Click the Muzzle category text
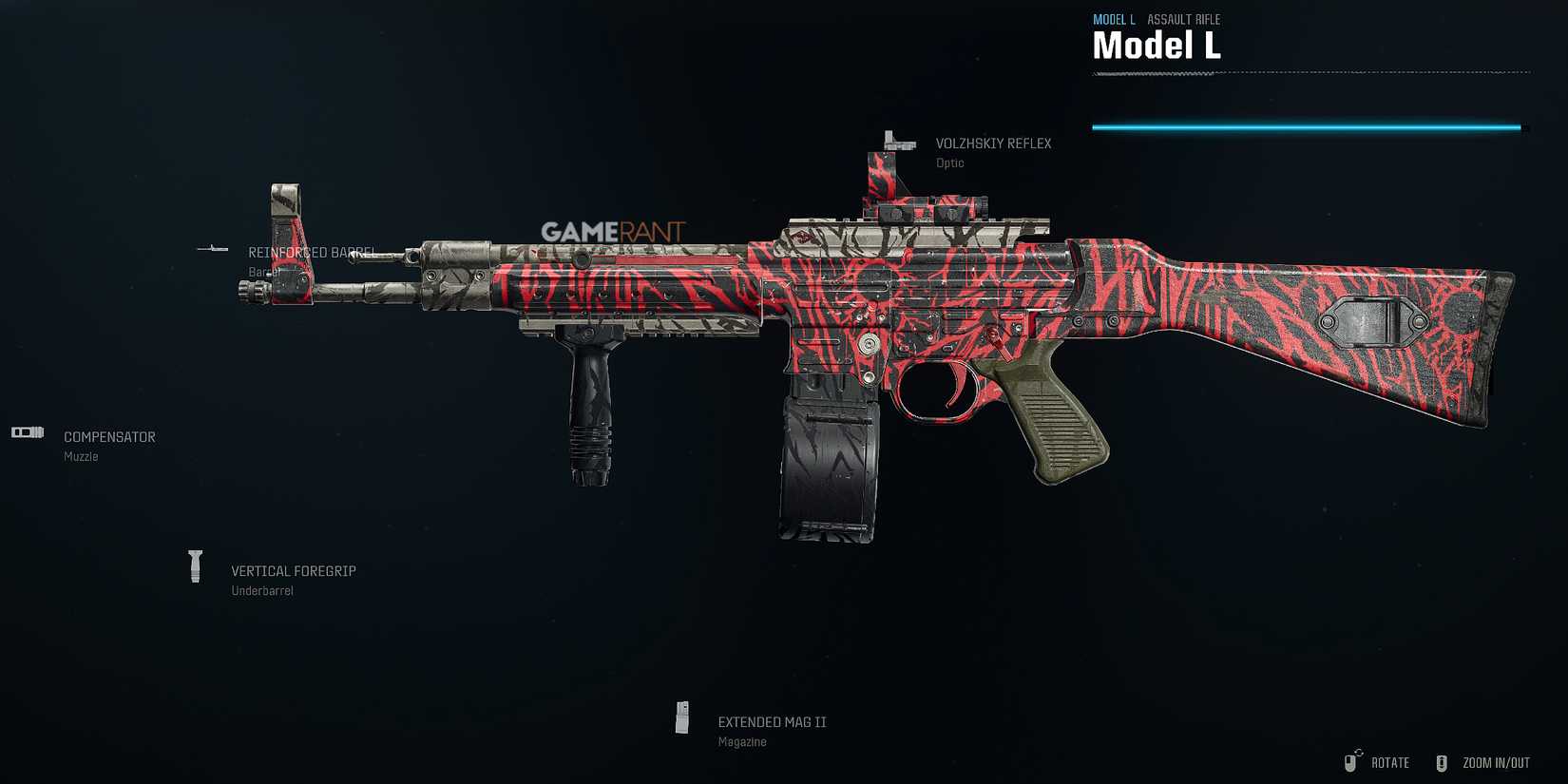The image size is (1568, 784). [79, 456]
